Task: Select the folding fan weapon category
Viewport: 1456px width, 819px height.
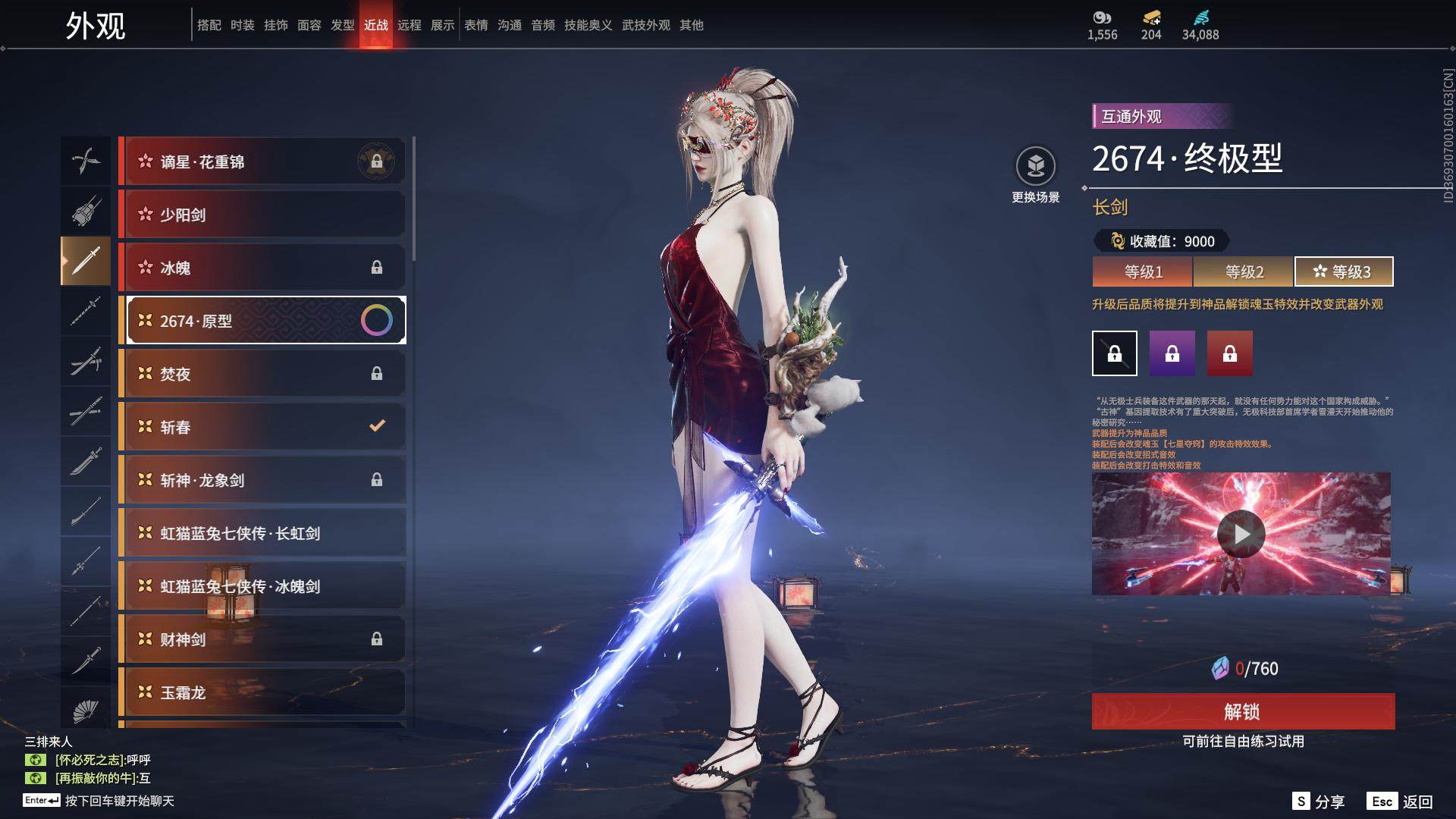Action: pos(86,711)
